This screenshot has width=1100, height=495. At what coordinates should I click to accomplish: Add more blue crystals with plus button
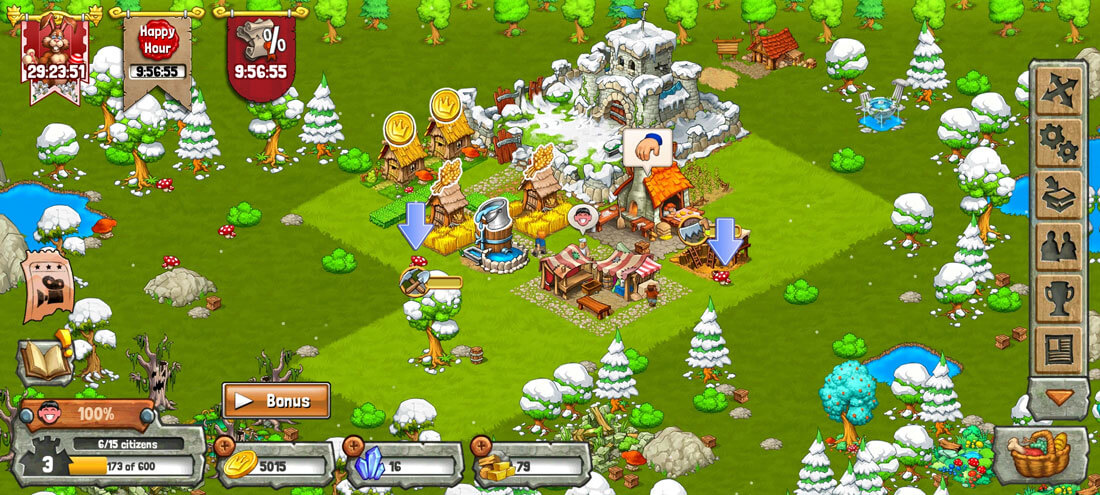[x=353, y=446]
